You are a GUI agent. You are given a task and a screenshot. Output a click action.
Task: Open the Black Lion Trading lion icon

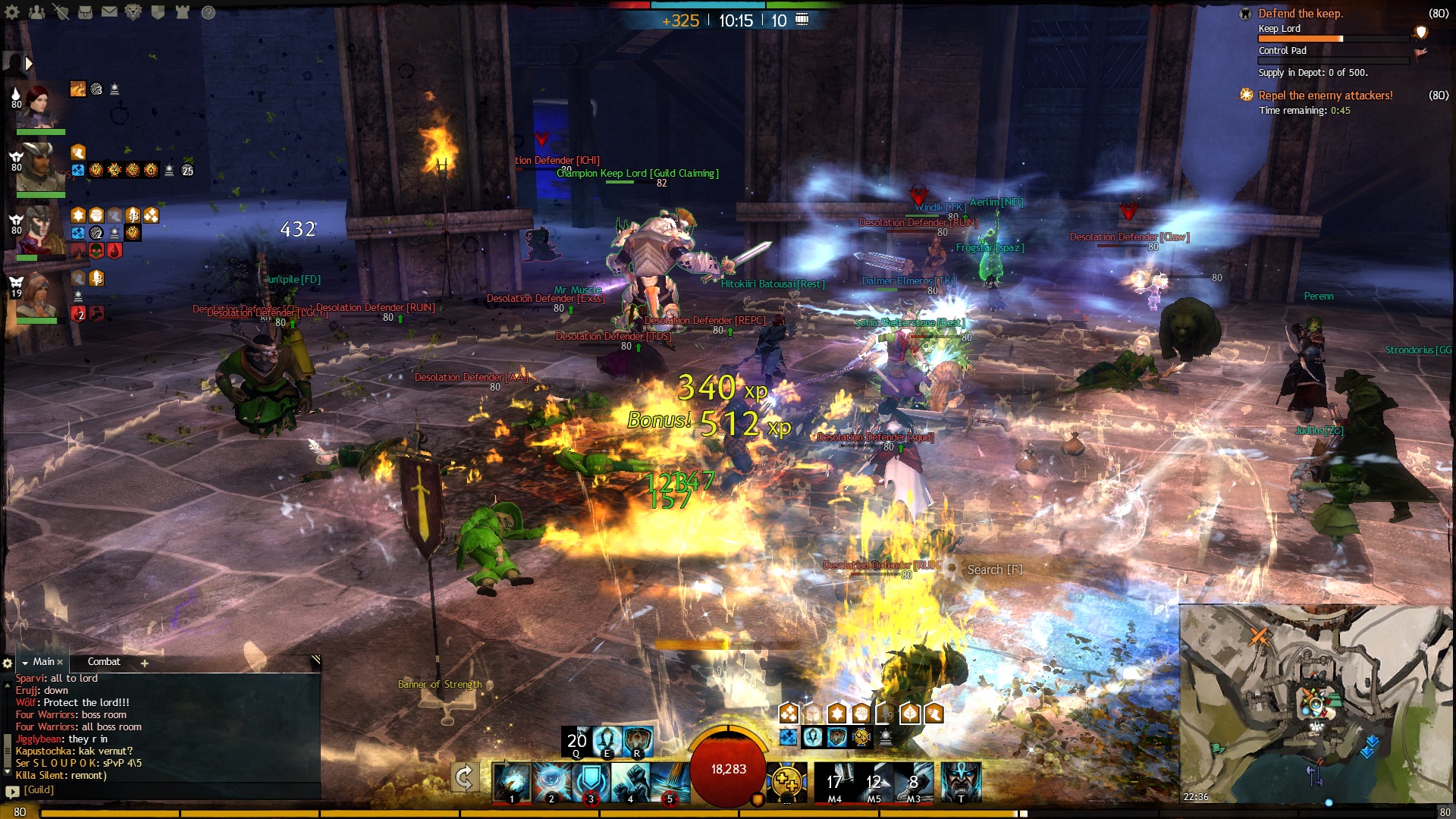coord(133,12)
